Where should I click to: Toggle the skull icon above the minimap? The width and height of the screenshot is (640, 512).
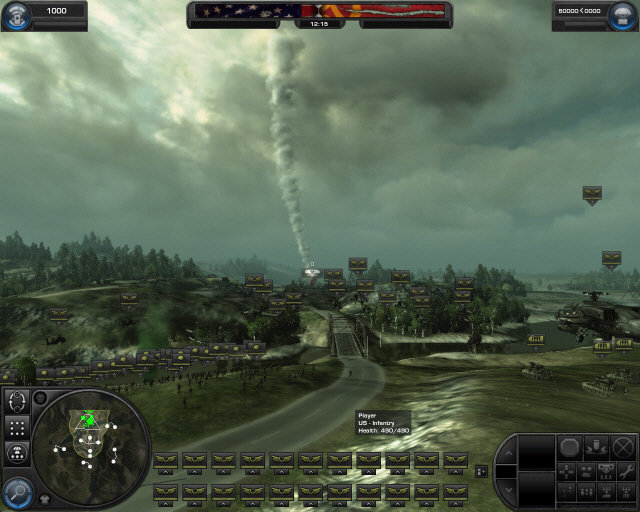click(x=40, y=398)
